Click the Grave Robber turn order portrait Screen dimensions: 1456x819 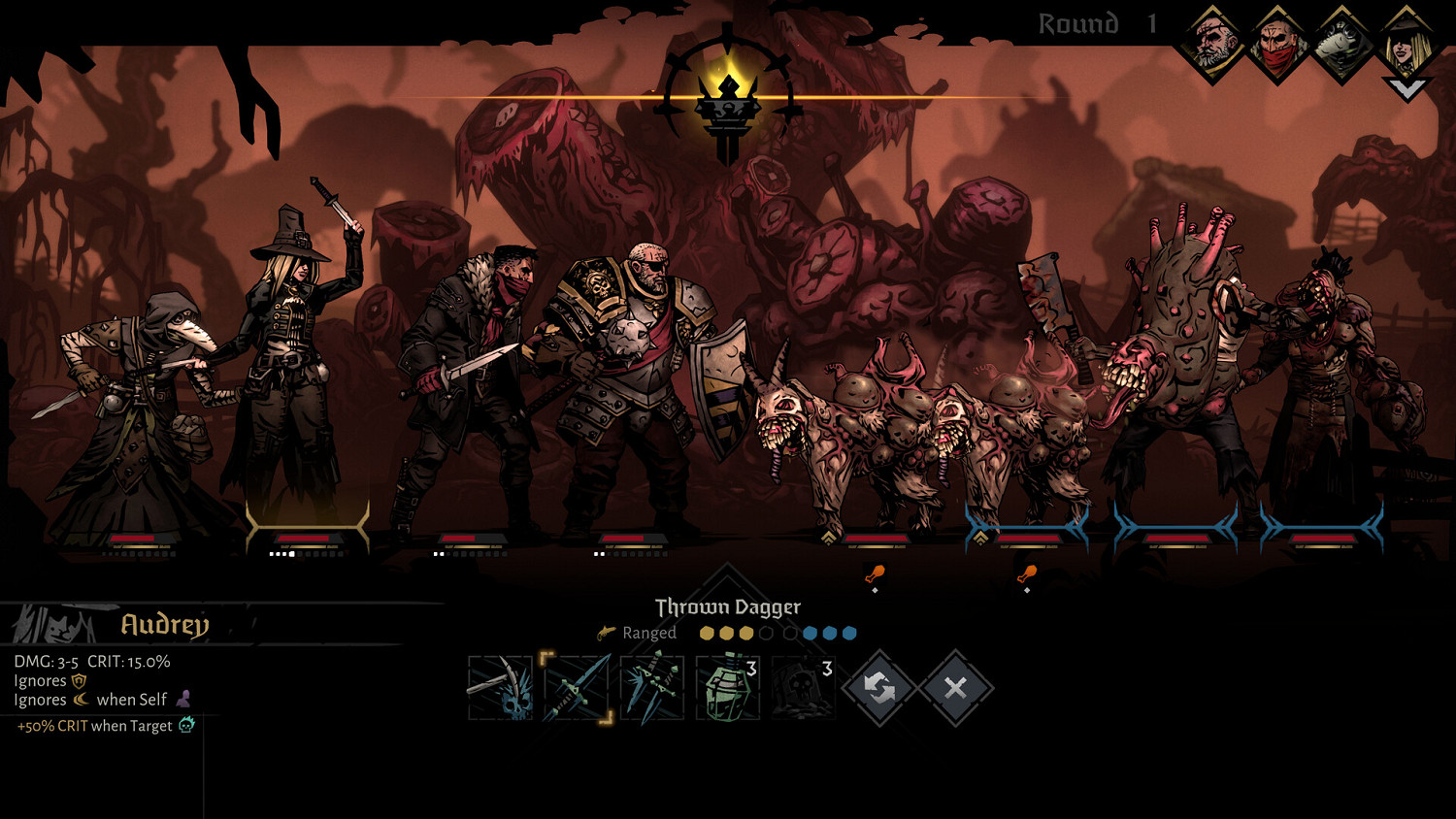(x=1406, y=44)
